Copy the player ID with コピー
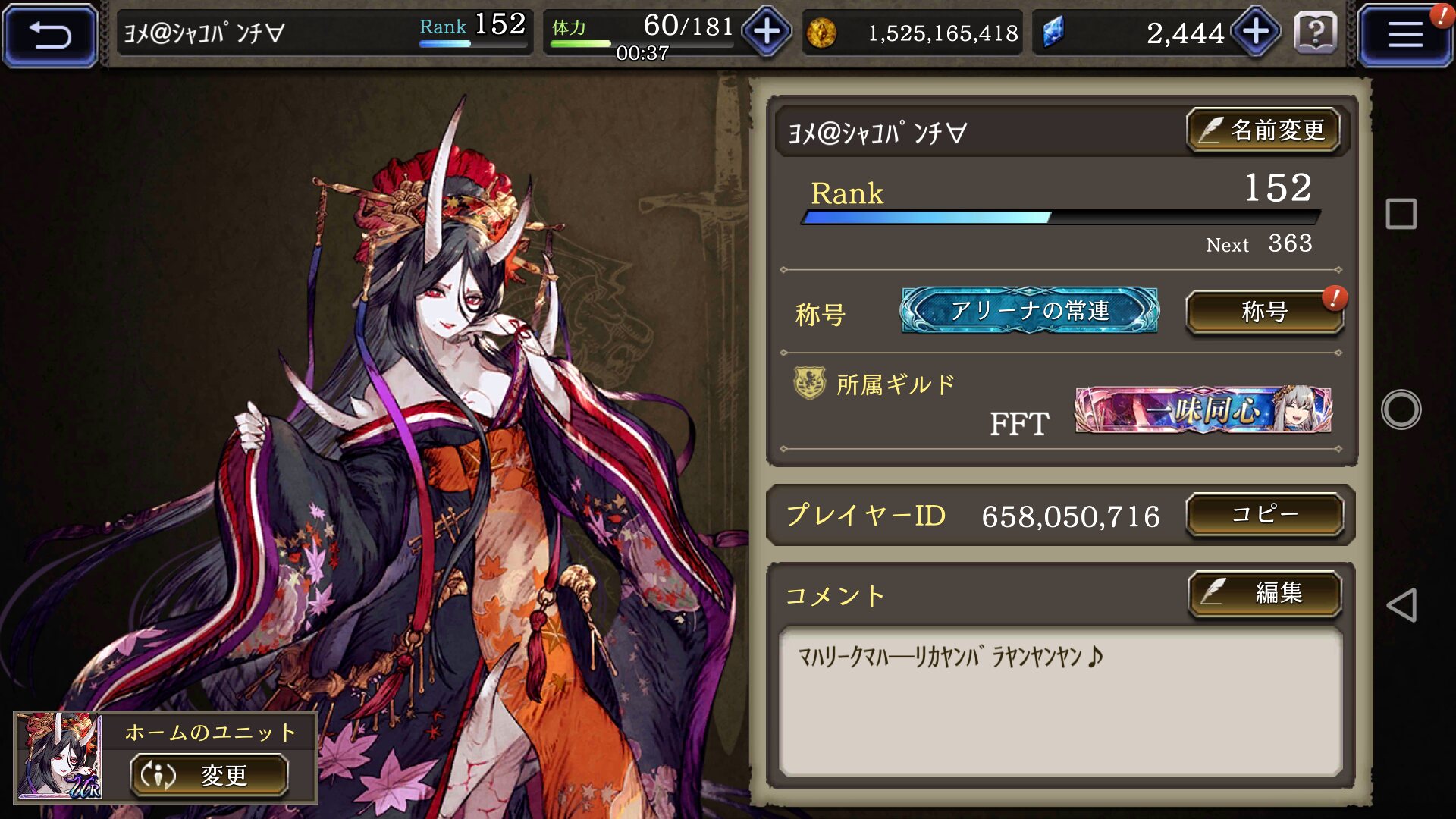Image resolution: width=1456 pixels, height=819 pixels. pos(1264,514)
